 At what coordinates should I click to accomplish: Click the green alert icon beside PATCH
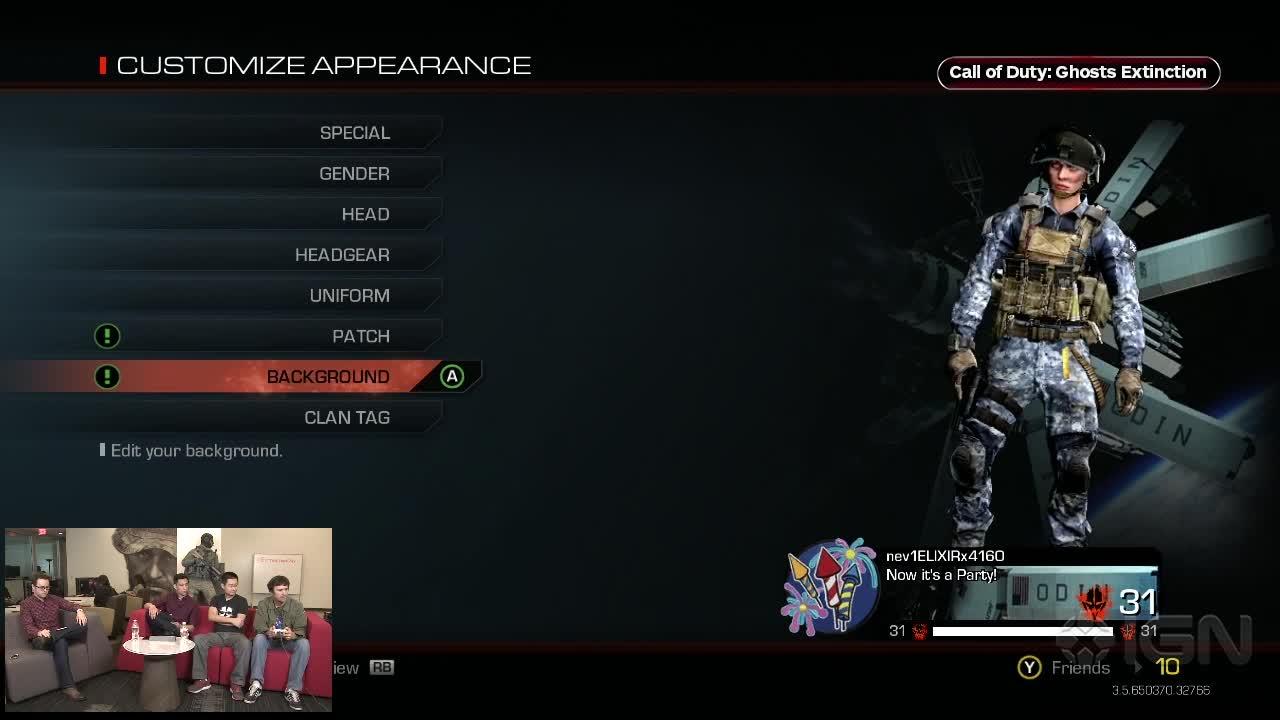coord(107,336)
